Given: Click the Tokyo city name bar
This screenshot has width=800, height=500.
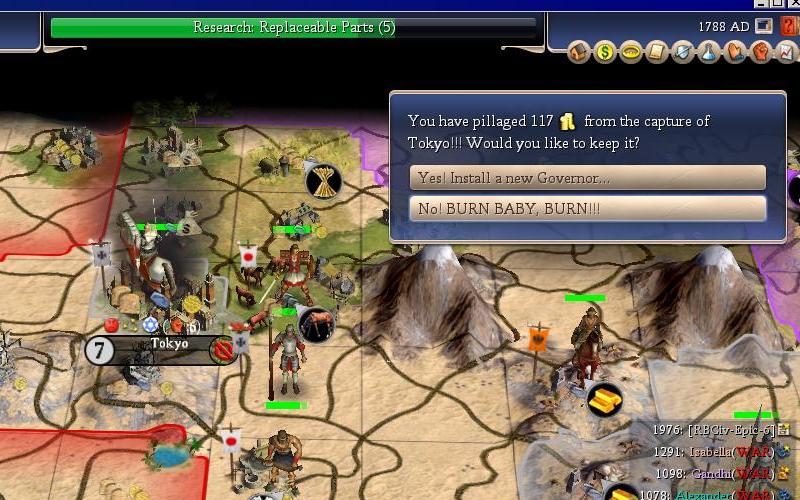Looking at the screenshot, I should (x=169, y=345).
